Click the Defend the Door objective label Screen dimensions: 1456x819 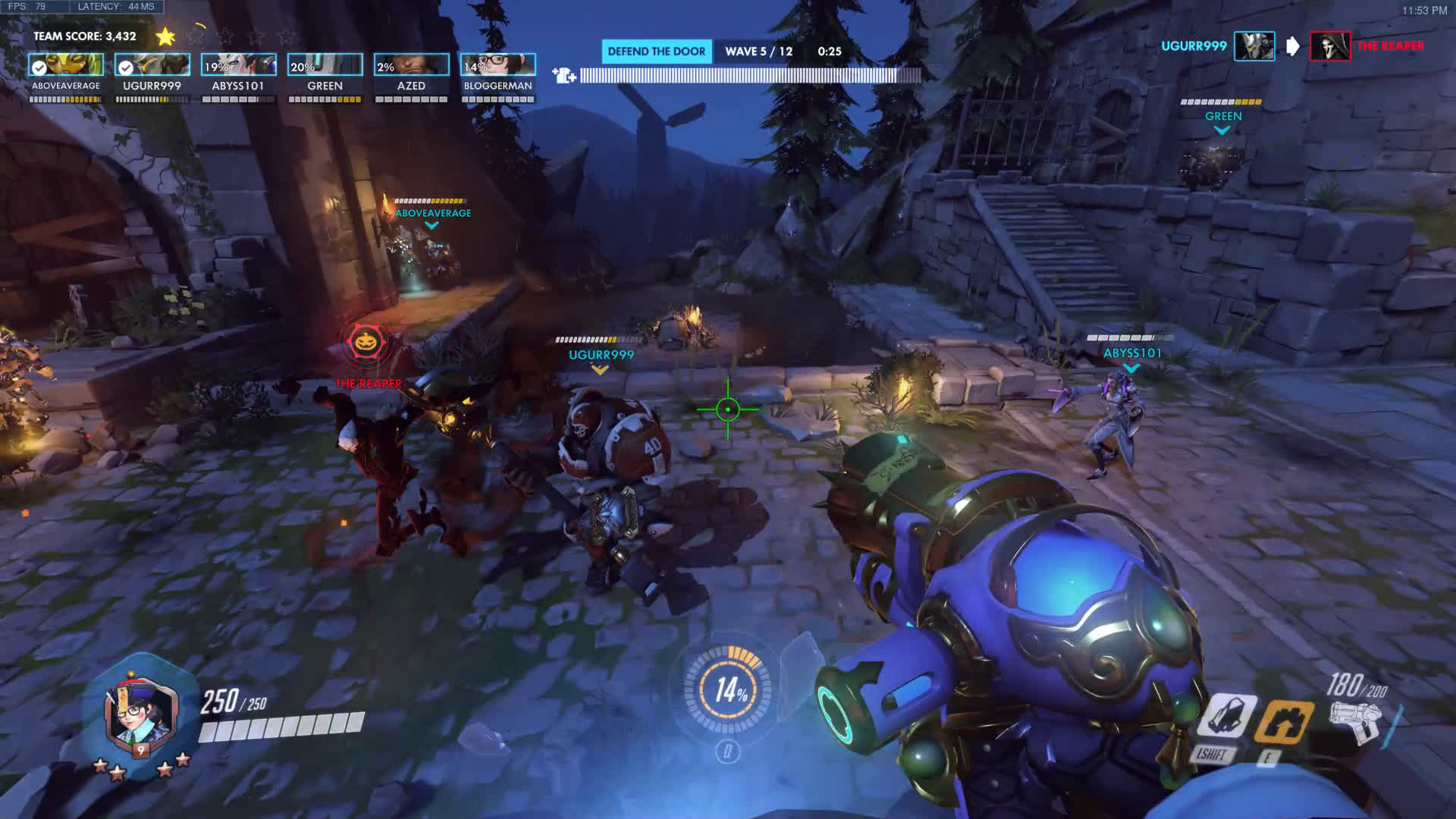(657, 52)
